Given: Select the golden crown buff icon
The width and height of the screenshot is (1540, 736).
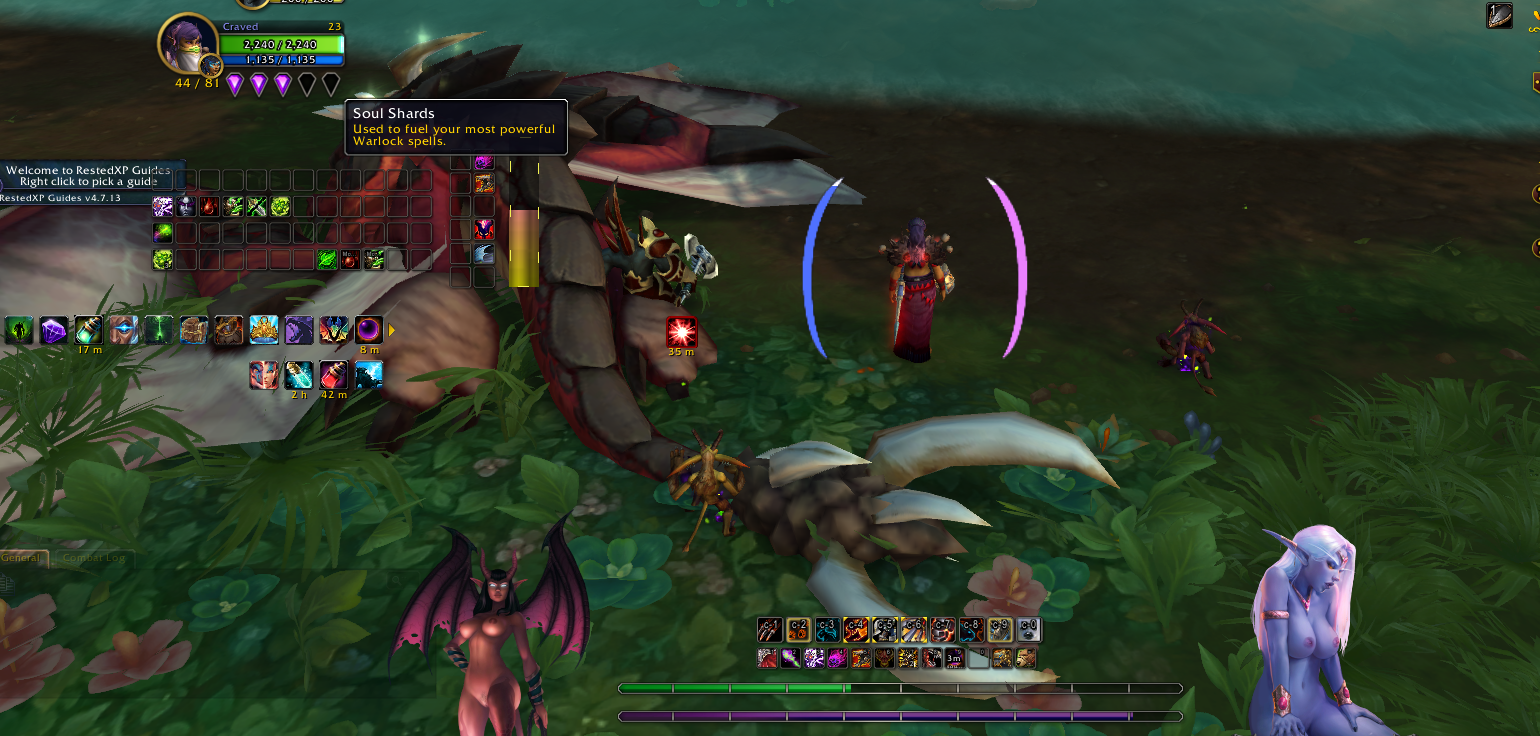Looking at the screenshot, I should pyautogui.click(x=264, y=330).
